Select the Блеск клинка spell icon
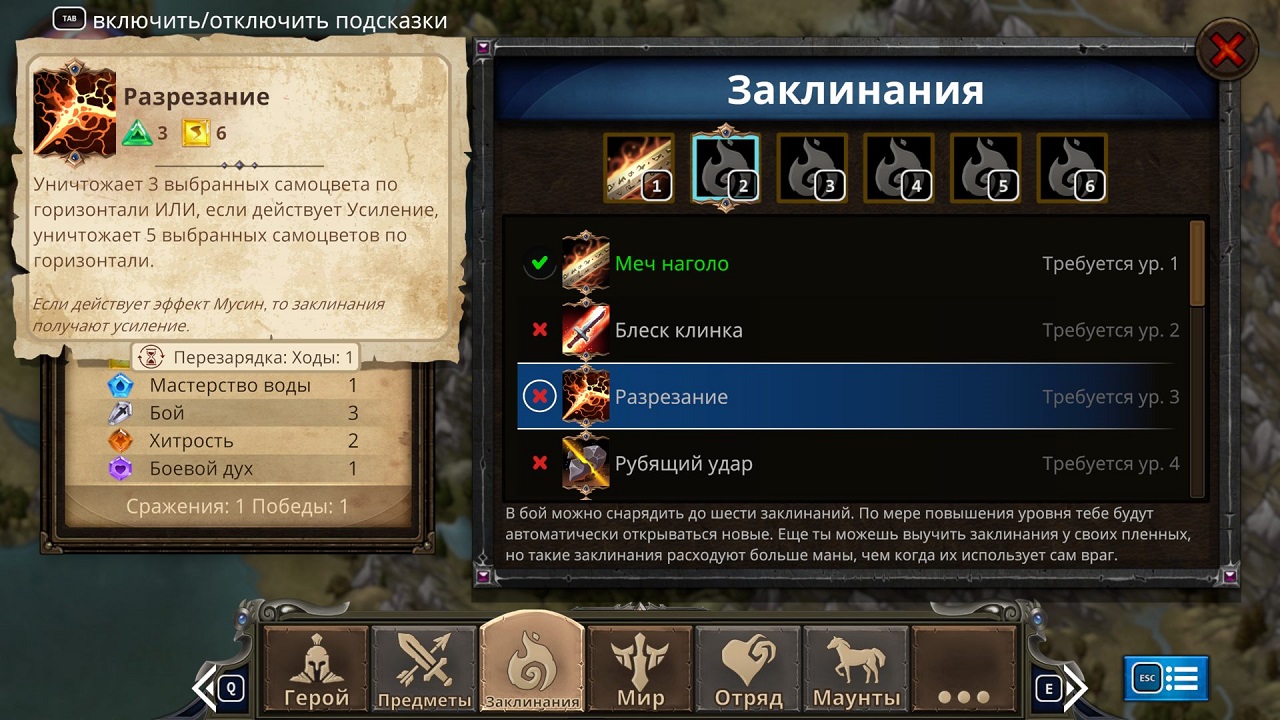 pos(585,330)
